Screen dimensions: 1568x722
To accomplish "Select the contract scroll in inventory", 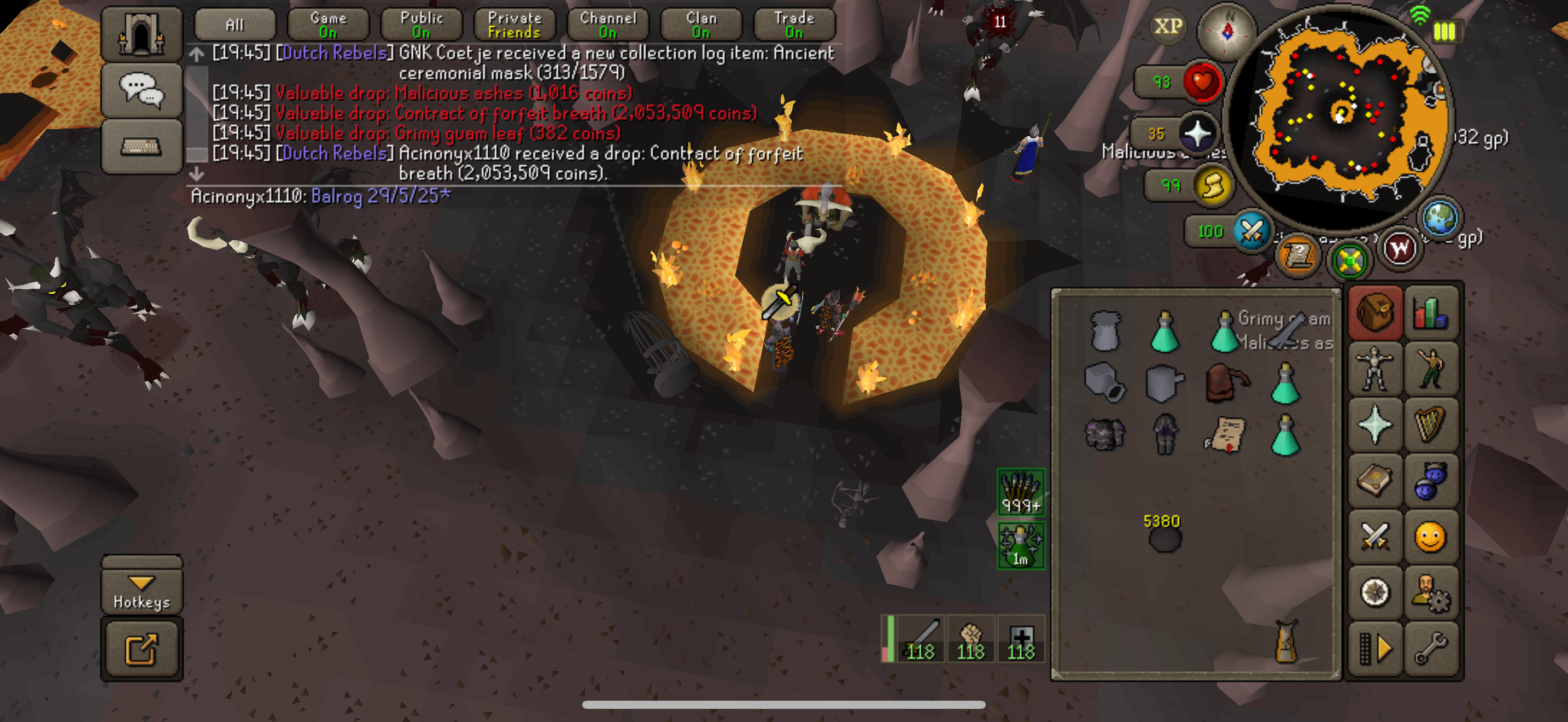I will click(1225, 435).
